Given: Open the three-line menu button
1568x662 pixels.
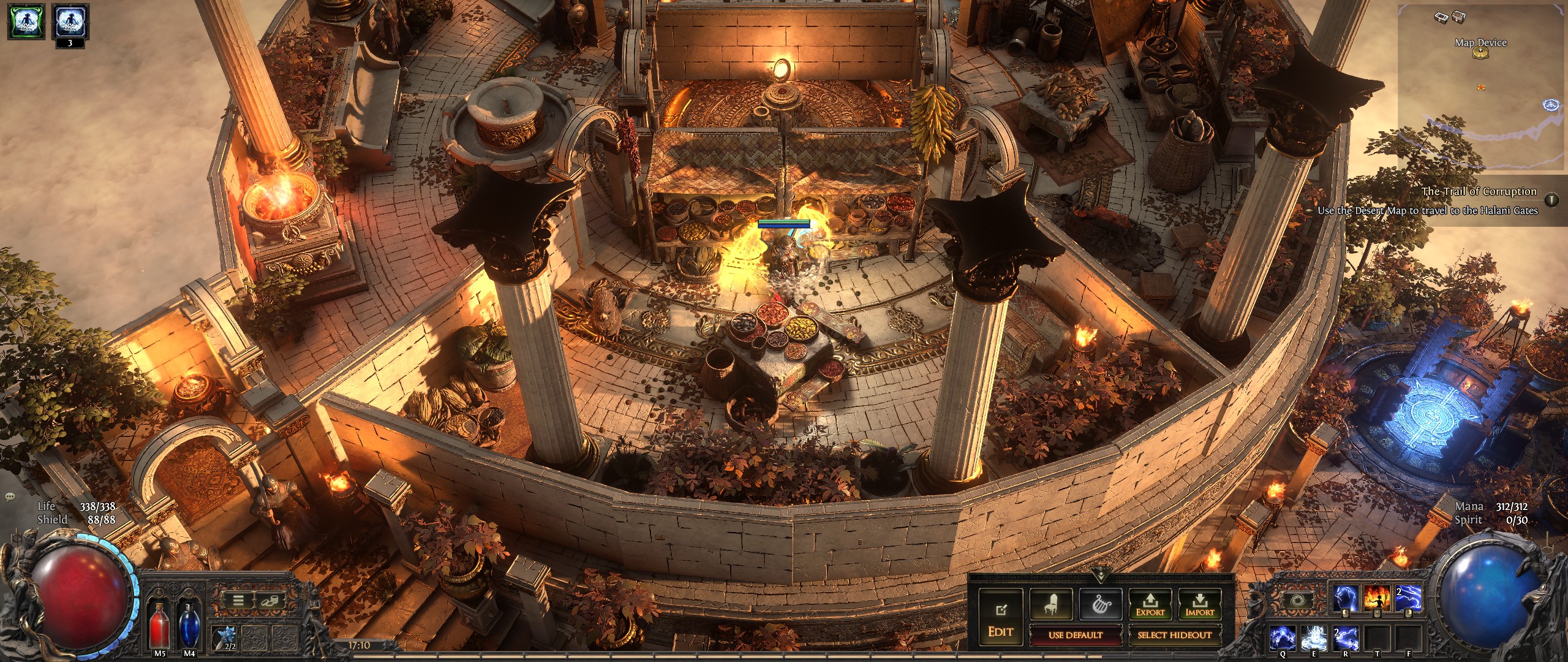Looking at the screenshot, I should pos(238,600).
